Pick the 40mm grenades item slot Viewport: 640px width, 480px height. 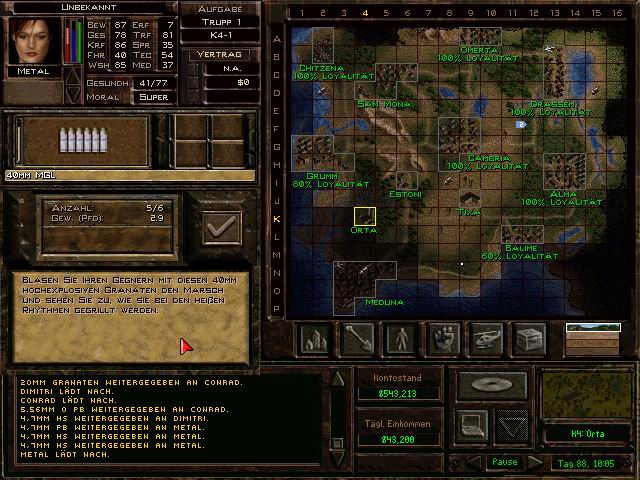pos(77,140)
